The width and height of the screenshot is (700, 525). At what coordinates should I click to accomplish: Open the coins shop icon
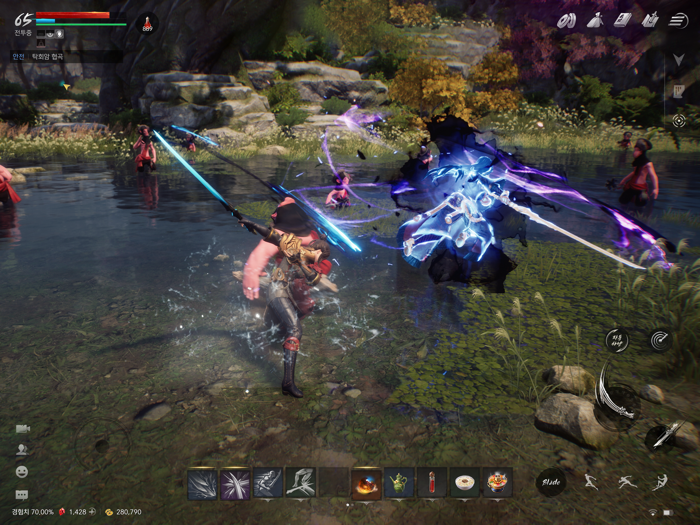point(567,19)
